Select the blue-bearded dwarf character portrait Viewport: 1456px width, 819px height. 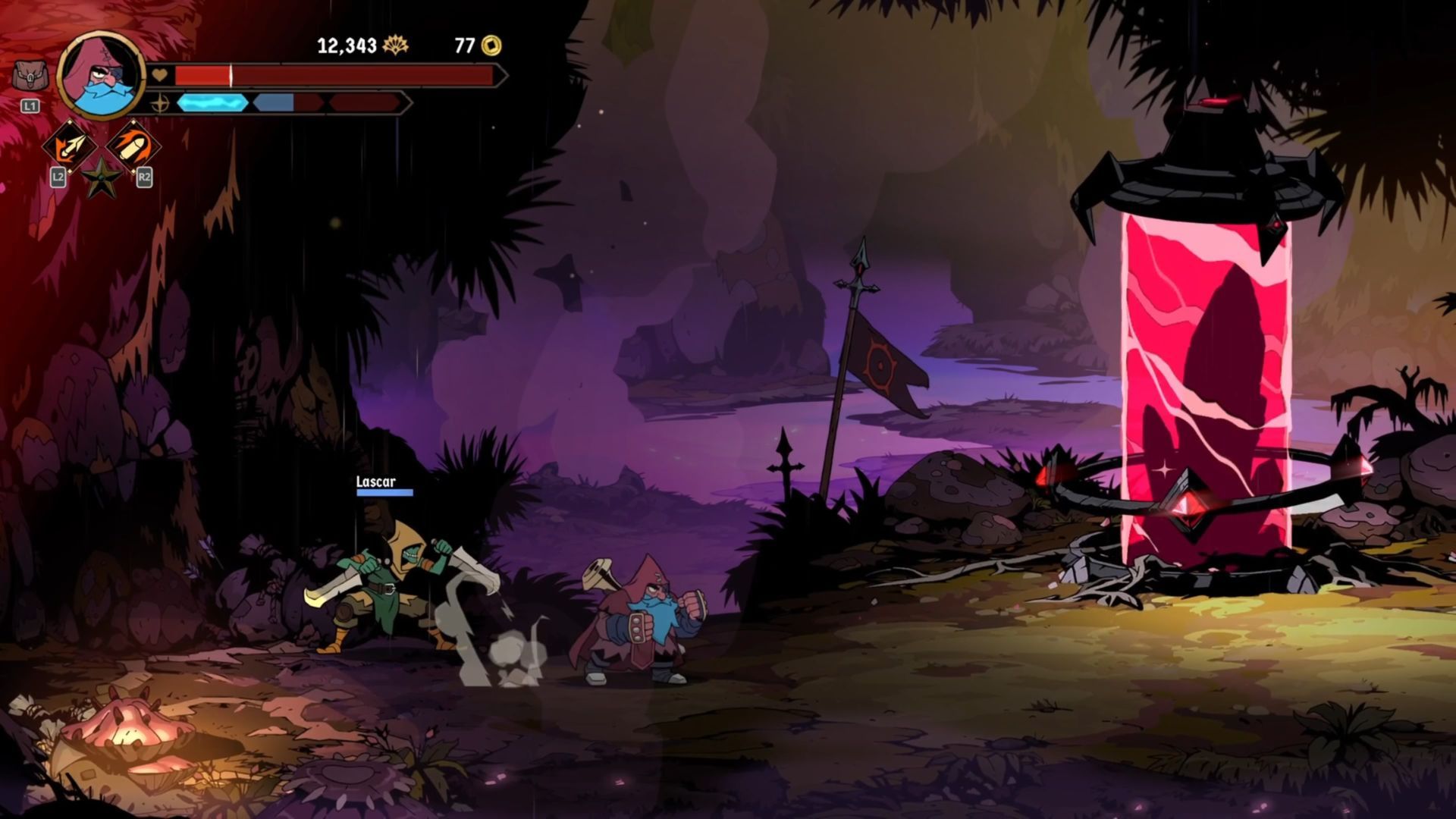(x=102, y=76)
